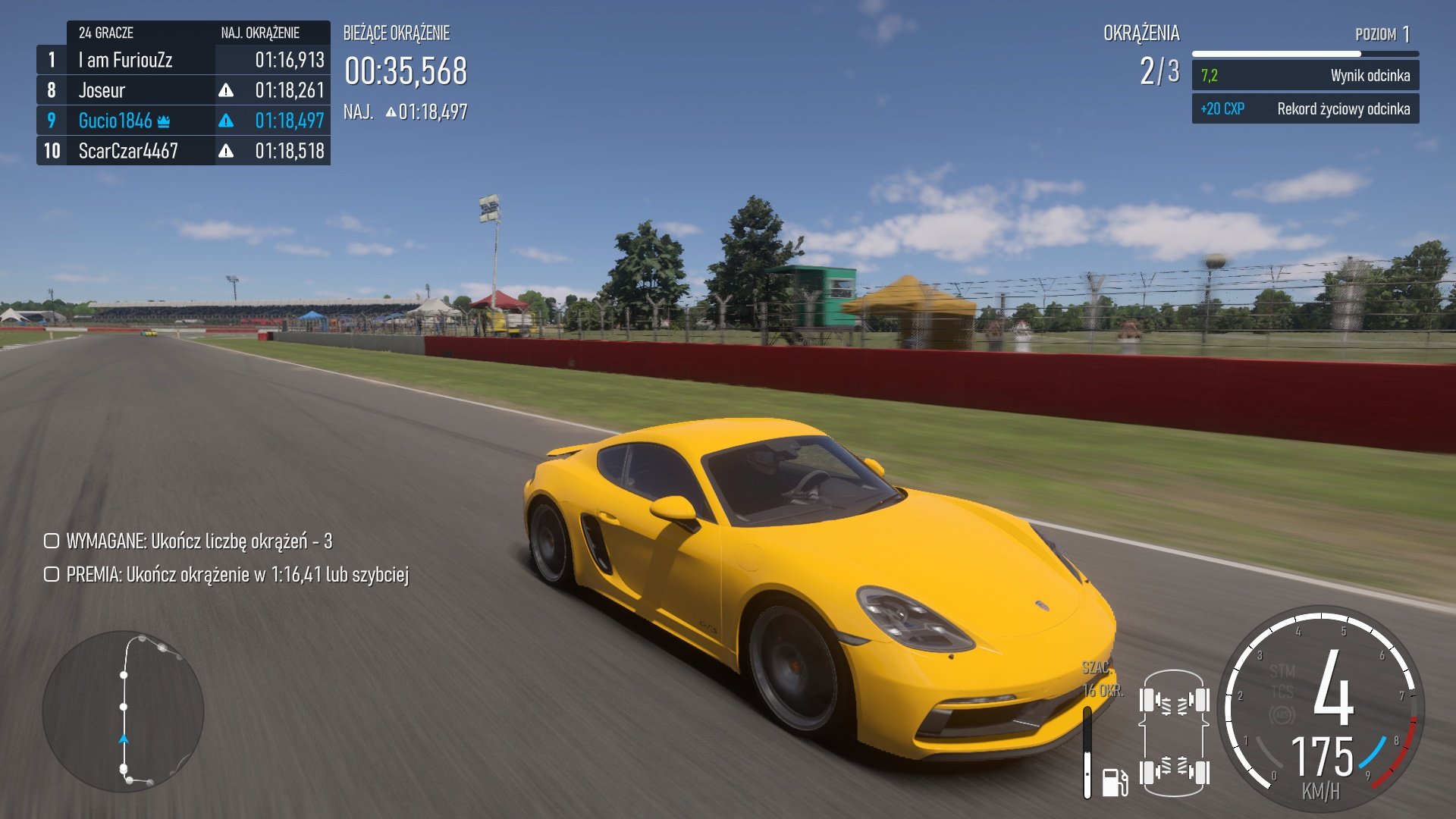Select I am FuriouZz leaderboard row
The image size is (1456, 819).
coord(184,60)
